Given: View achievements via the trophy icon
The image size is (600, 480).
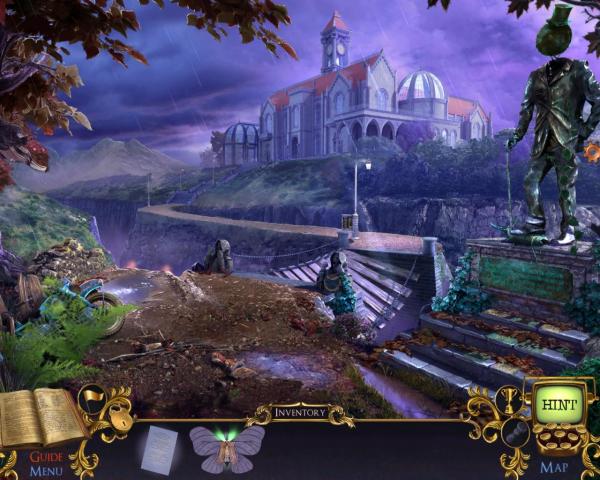Looking at the screenshot, I should [x=508, y=399].
